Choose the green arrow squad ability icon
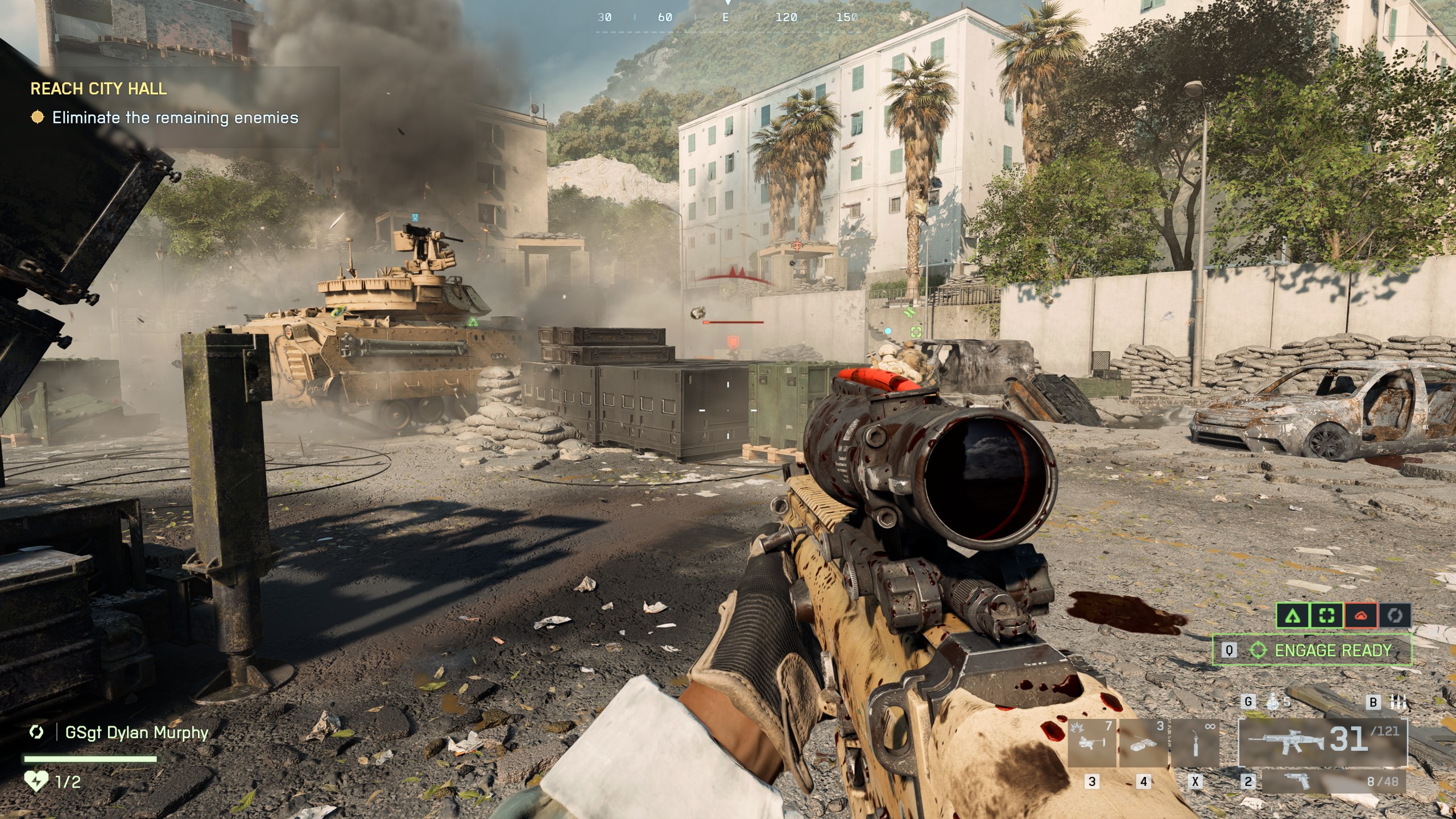The height and width of the screenshot is (819, 1456). pos(1293,615)
